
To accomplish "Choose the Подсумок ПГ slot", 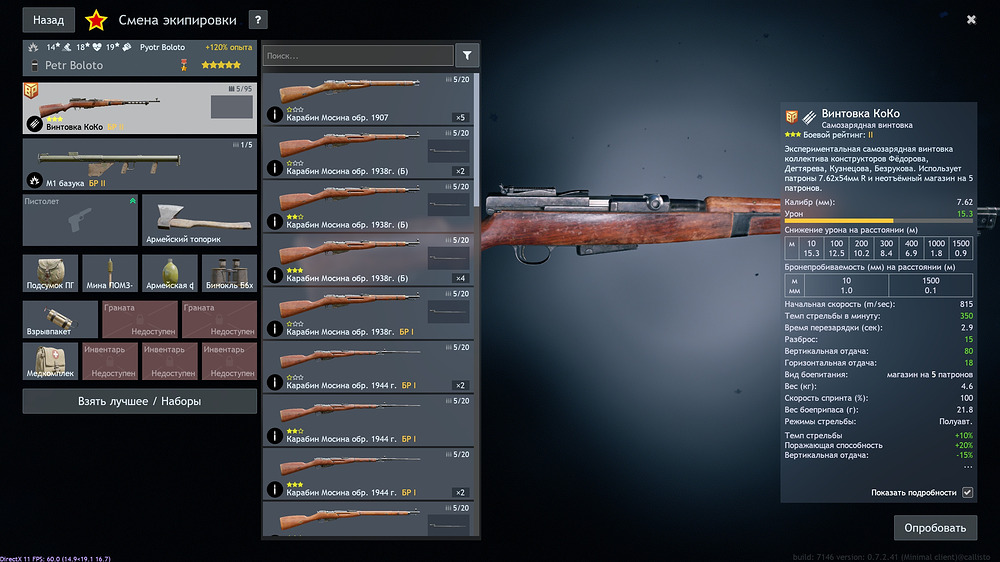I will (51, 272).
